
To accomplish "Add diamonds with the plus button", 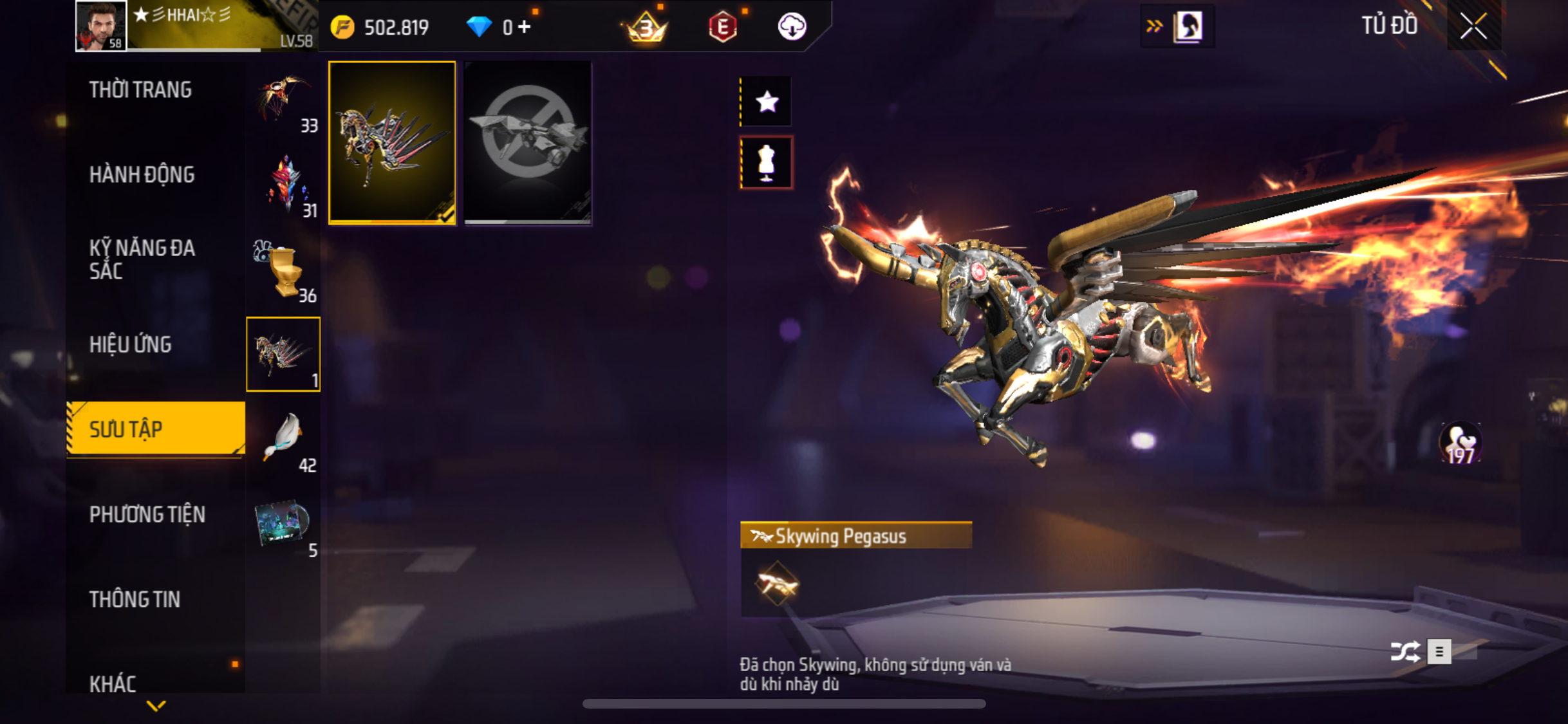I will pos(525,27).
